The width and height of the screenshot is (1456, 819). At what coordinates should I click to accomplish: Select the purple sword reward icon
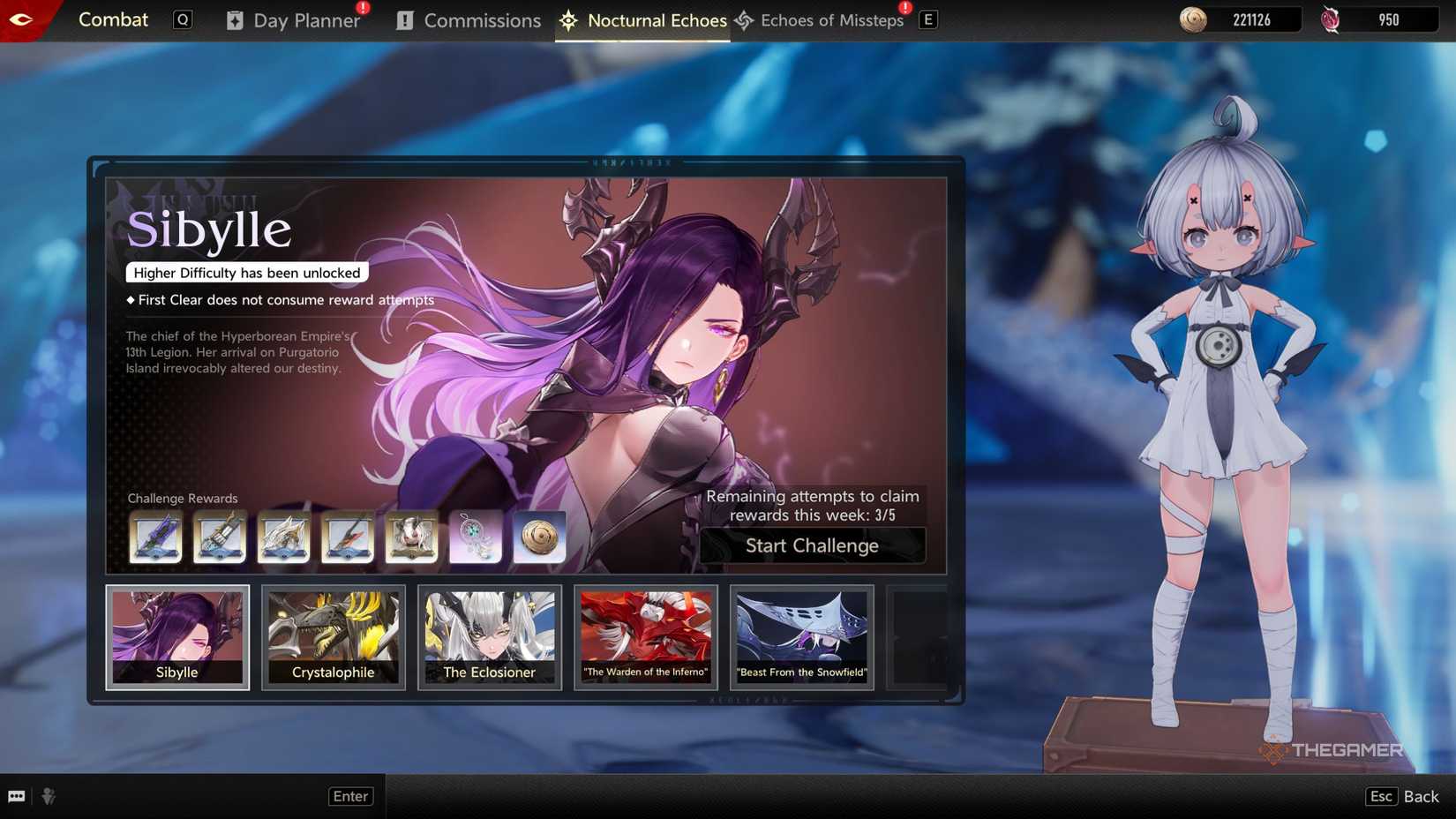(156, 537)
